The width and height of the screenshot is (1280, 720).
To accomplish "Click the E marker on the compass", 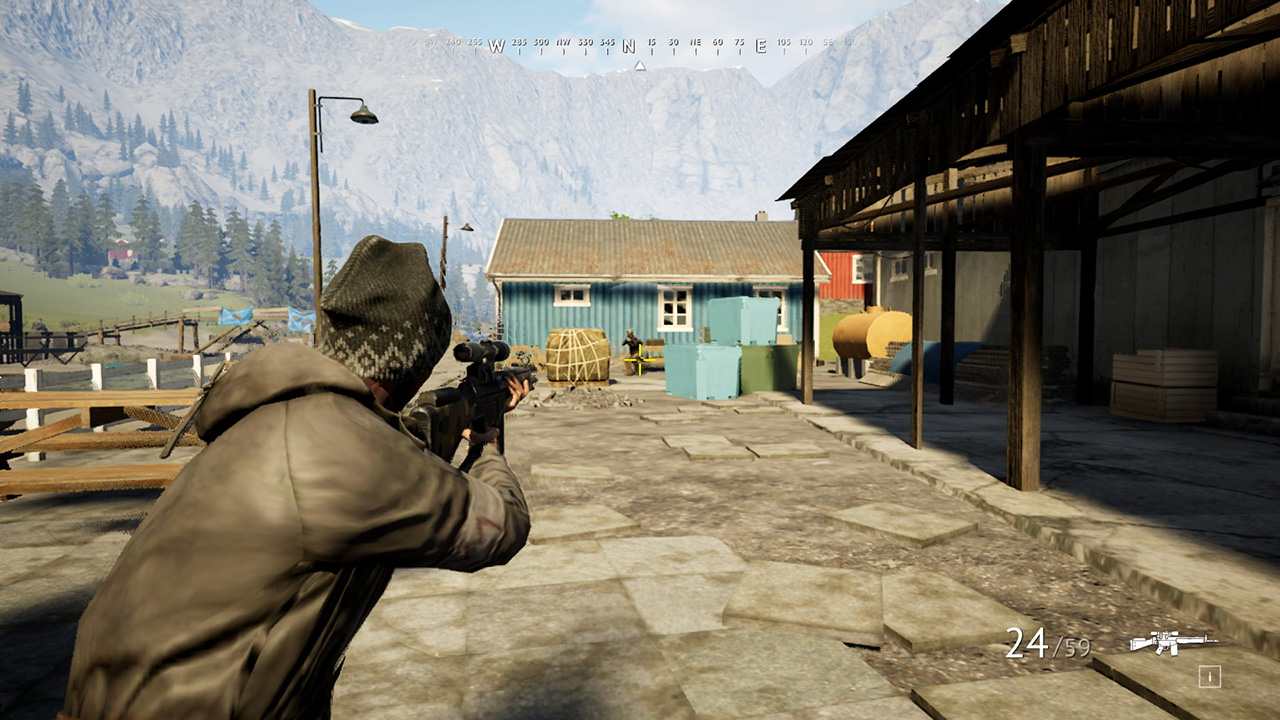I will point(761,45).
